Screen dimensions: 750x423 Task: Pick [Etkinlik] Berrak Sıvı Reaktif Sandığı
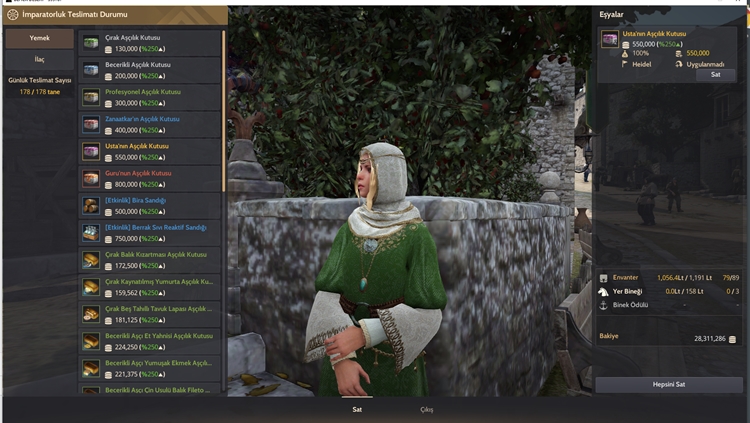click(x=150, y=232)
